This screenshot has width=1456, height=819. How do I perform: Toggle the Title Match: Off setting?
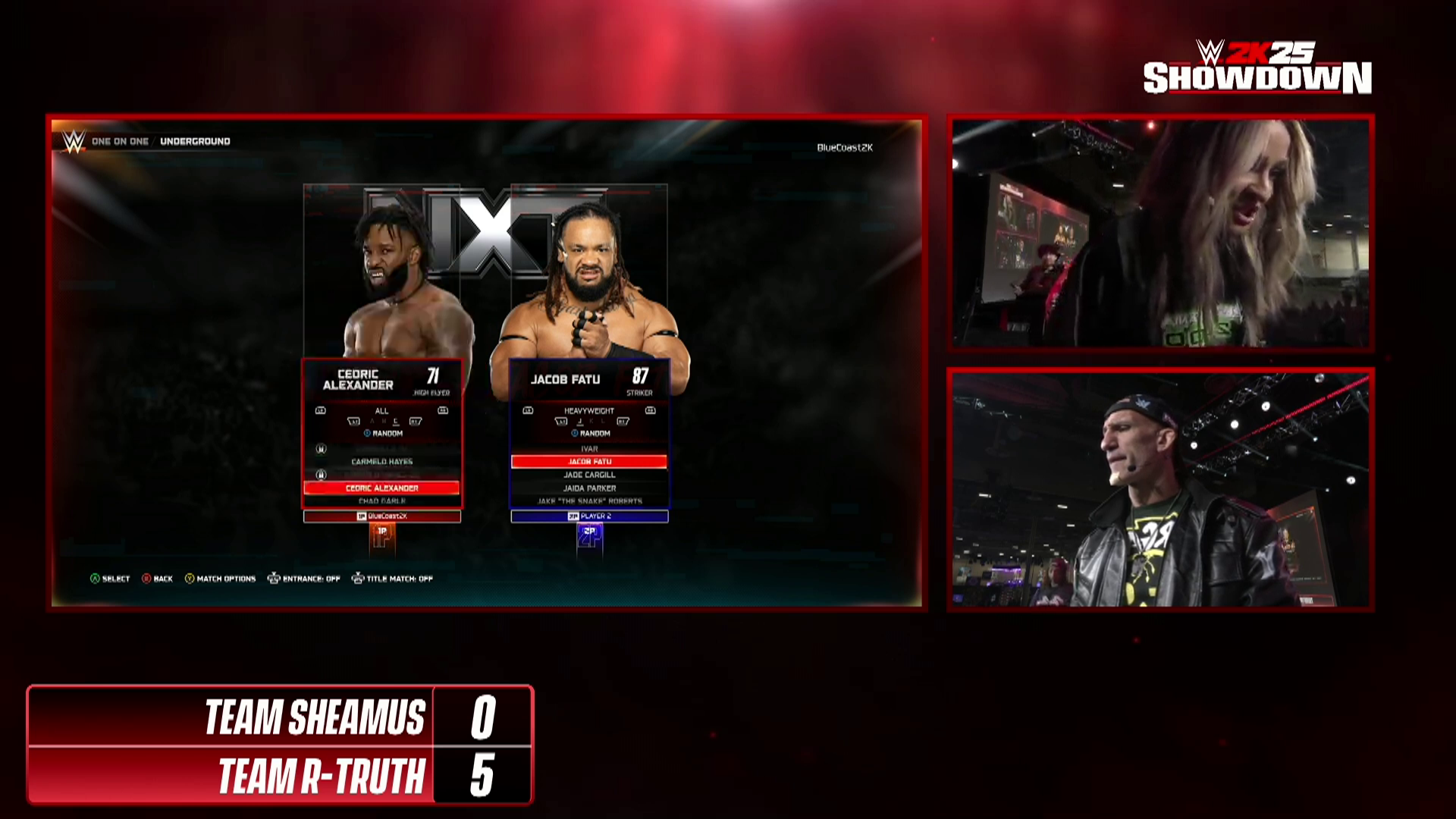pyautogui.click(x=392, y=579)
